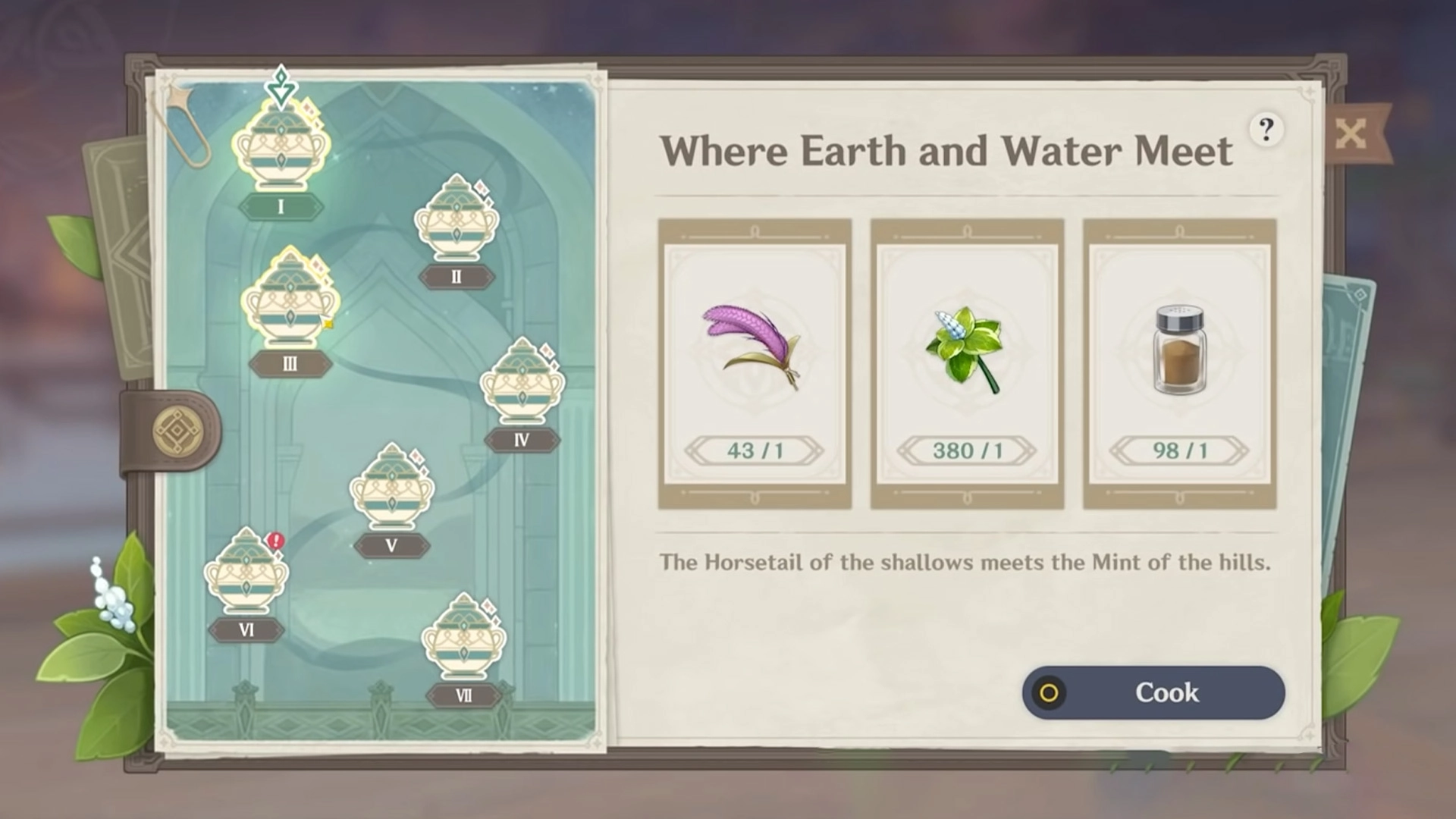
Task: Select recipe pot VI with red alert
Action: tap(246, 573)
